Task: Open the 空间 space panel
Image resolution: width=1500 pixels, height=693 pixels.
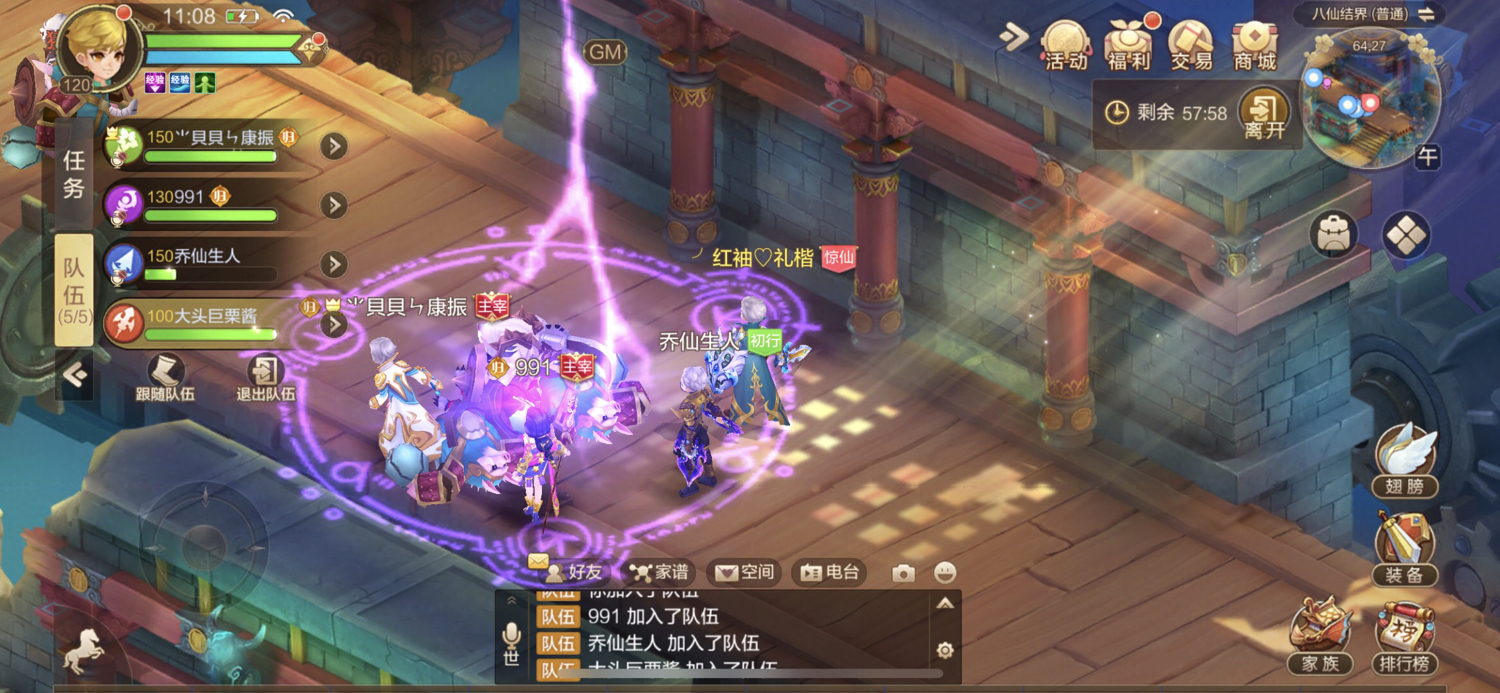Action: [745, 573]
